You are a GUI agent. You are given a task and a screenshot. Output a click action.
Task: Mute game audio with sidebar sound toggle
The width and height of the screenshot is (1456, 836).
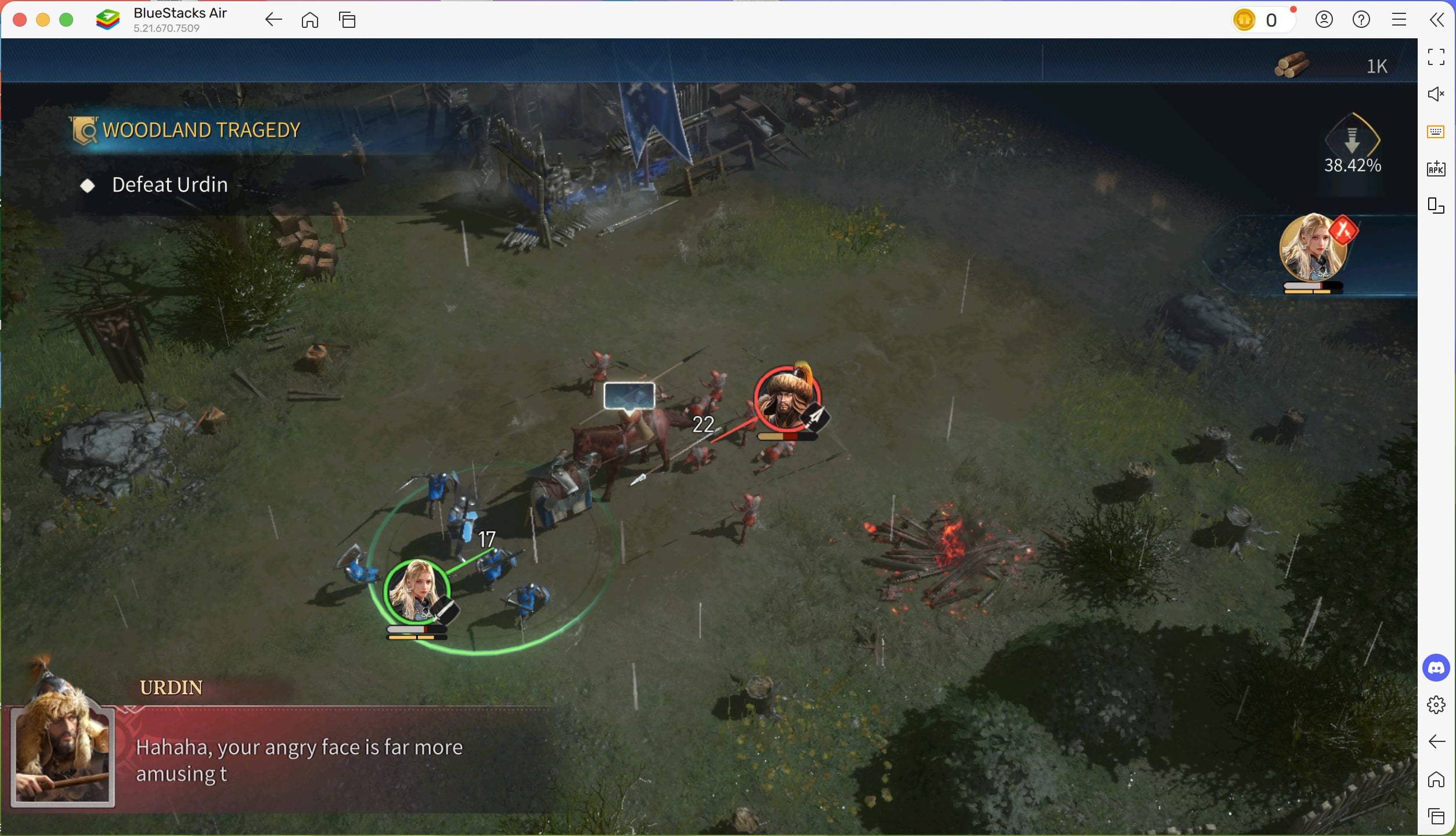(1436, 94)
